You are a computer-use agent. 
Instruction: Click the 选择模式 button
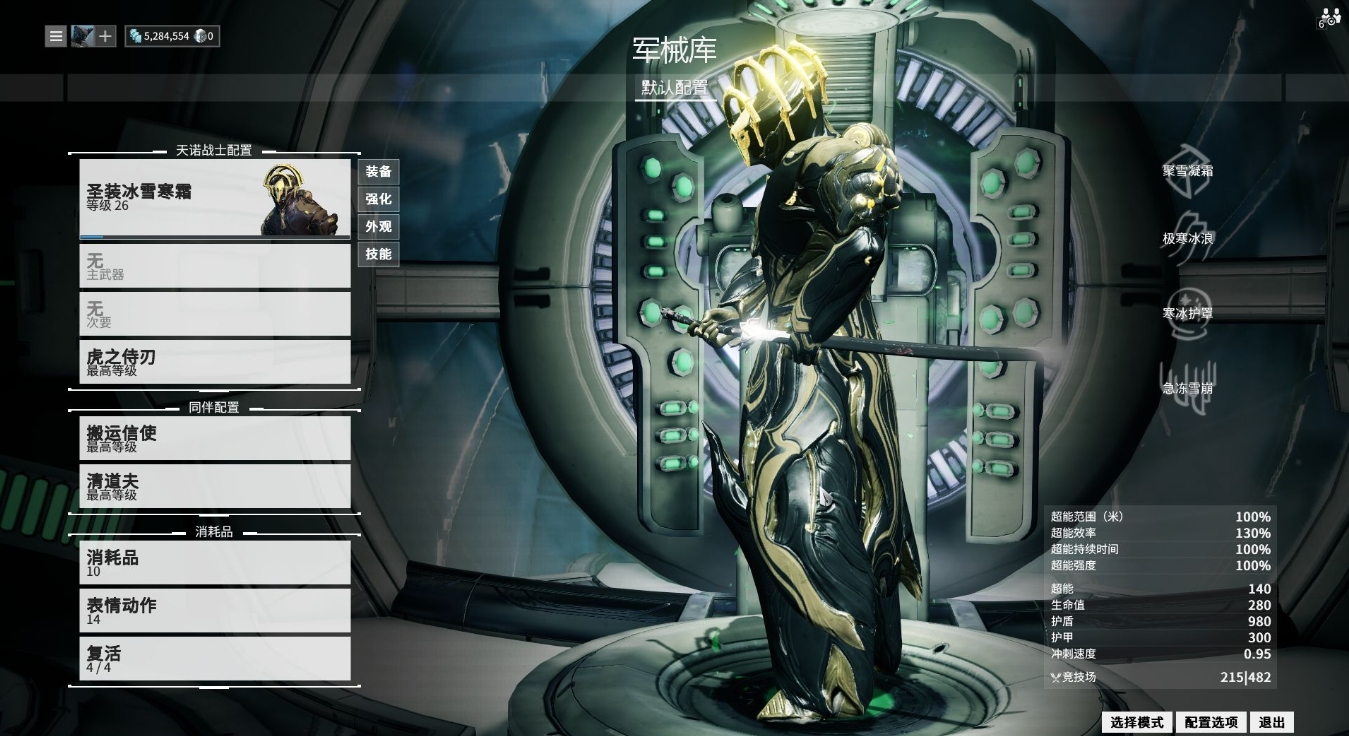click(x=1137, y=722)
